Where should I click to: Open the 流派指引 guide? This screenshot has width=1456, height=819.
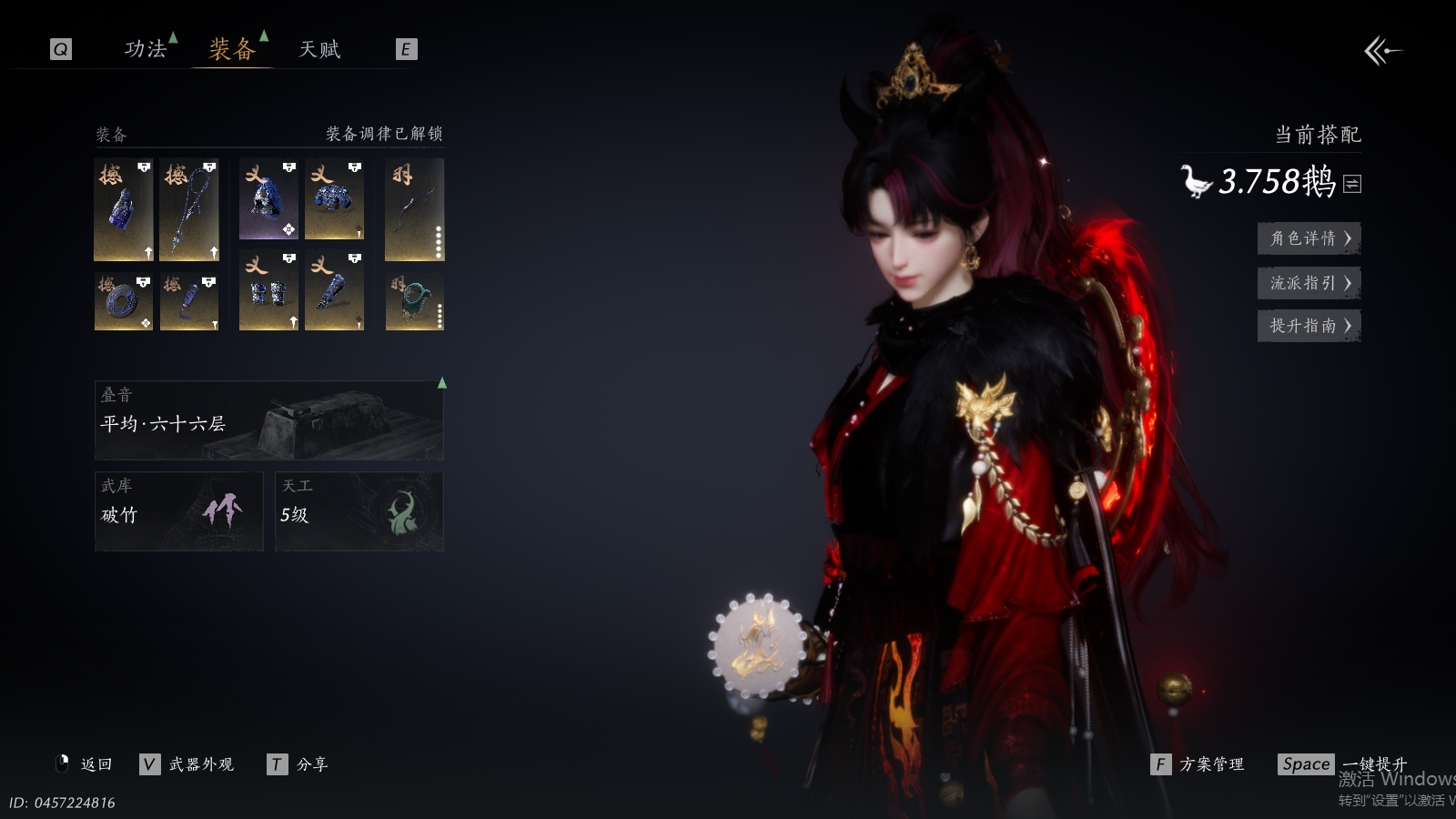click(1309, 283)
